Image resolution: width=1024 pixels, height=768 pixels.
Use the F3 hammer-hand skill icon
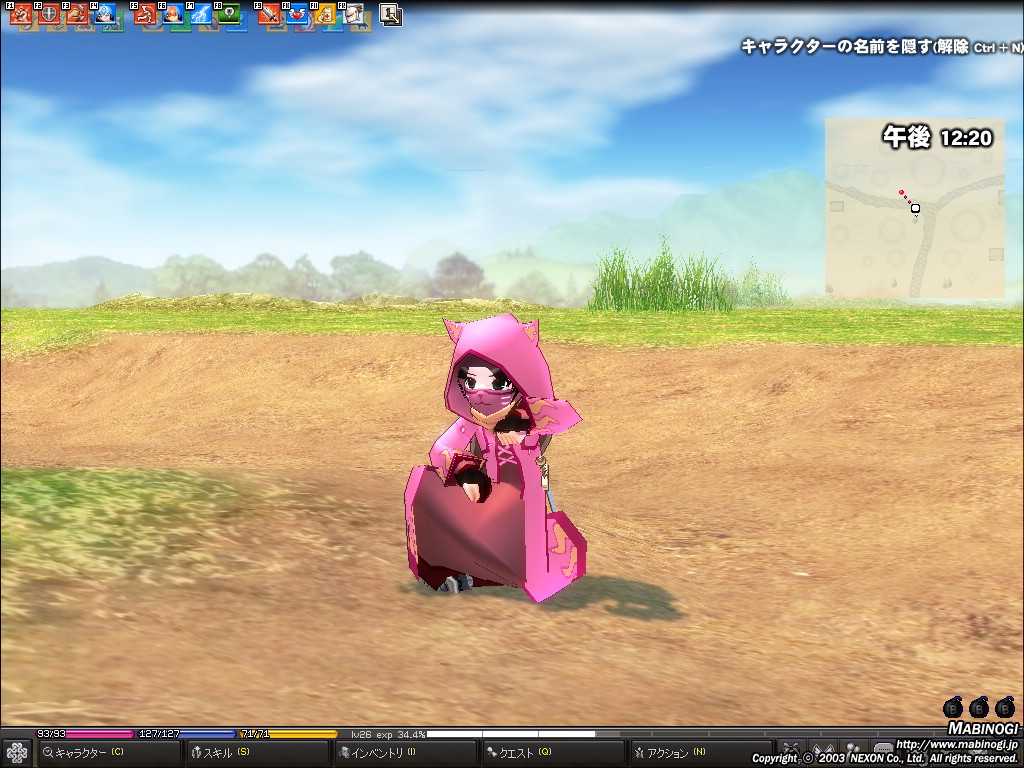click(77, 15)
